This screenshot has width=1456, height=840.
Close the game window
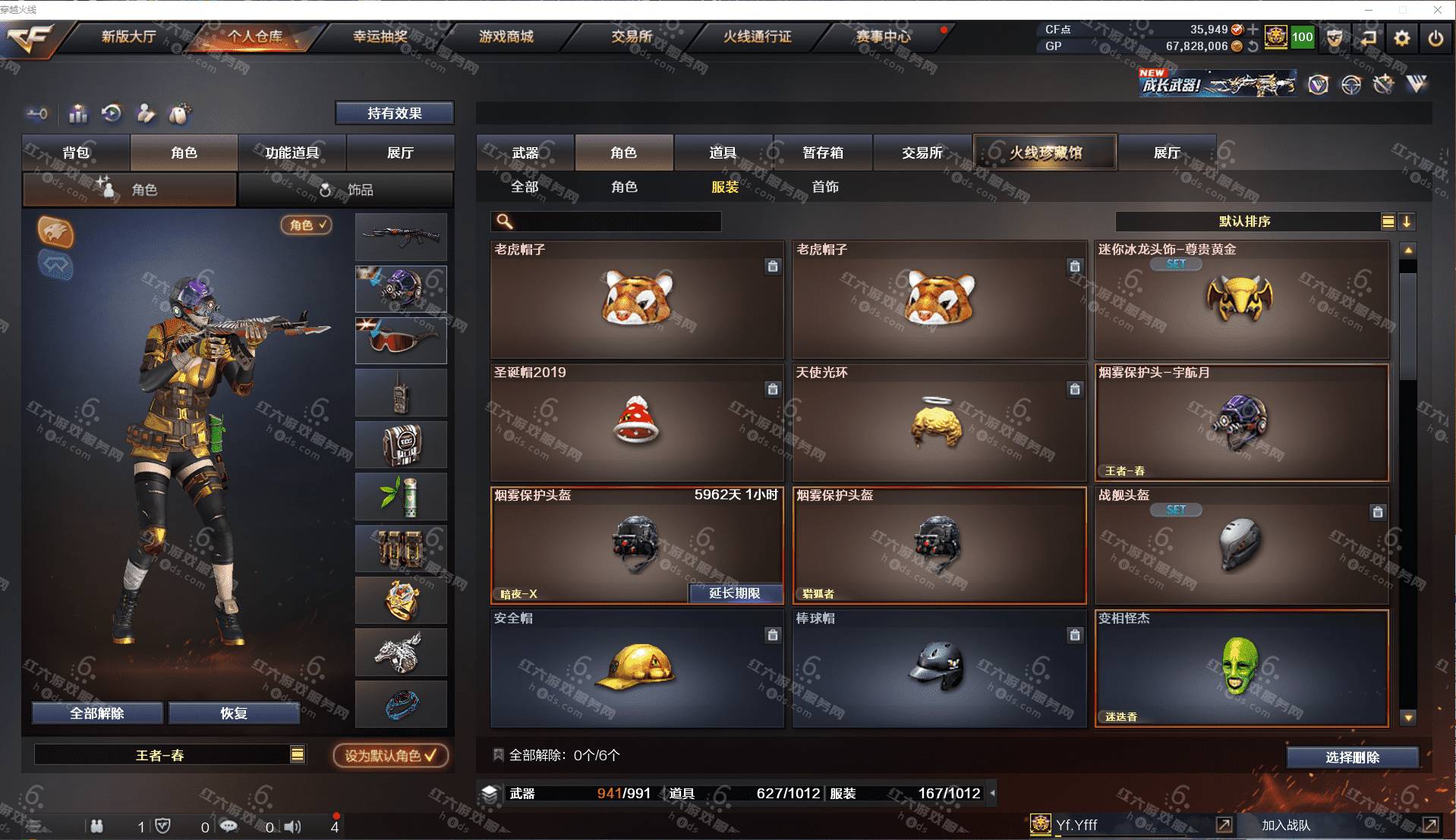[x=1437, y=10]
